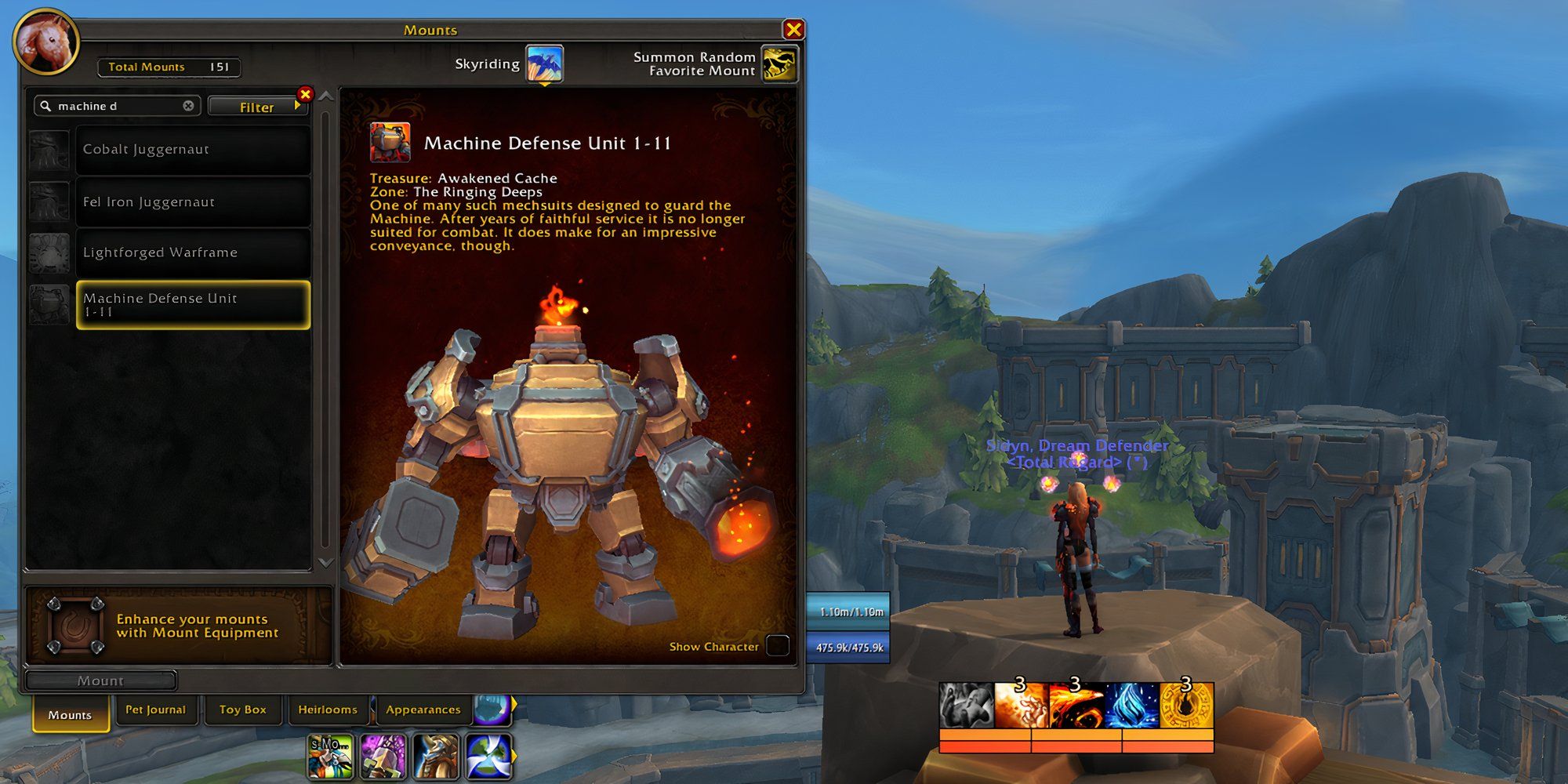Viewport: 1568px width, 784px height.
Task: Clear the search field with the X button
Action: pos(187,104)
